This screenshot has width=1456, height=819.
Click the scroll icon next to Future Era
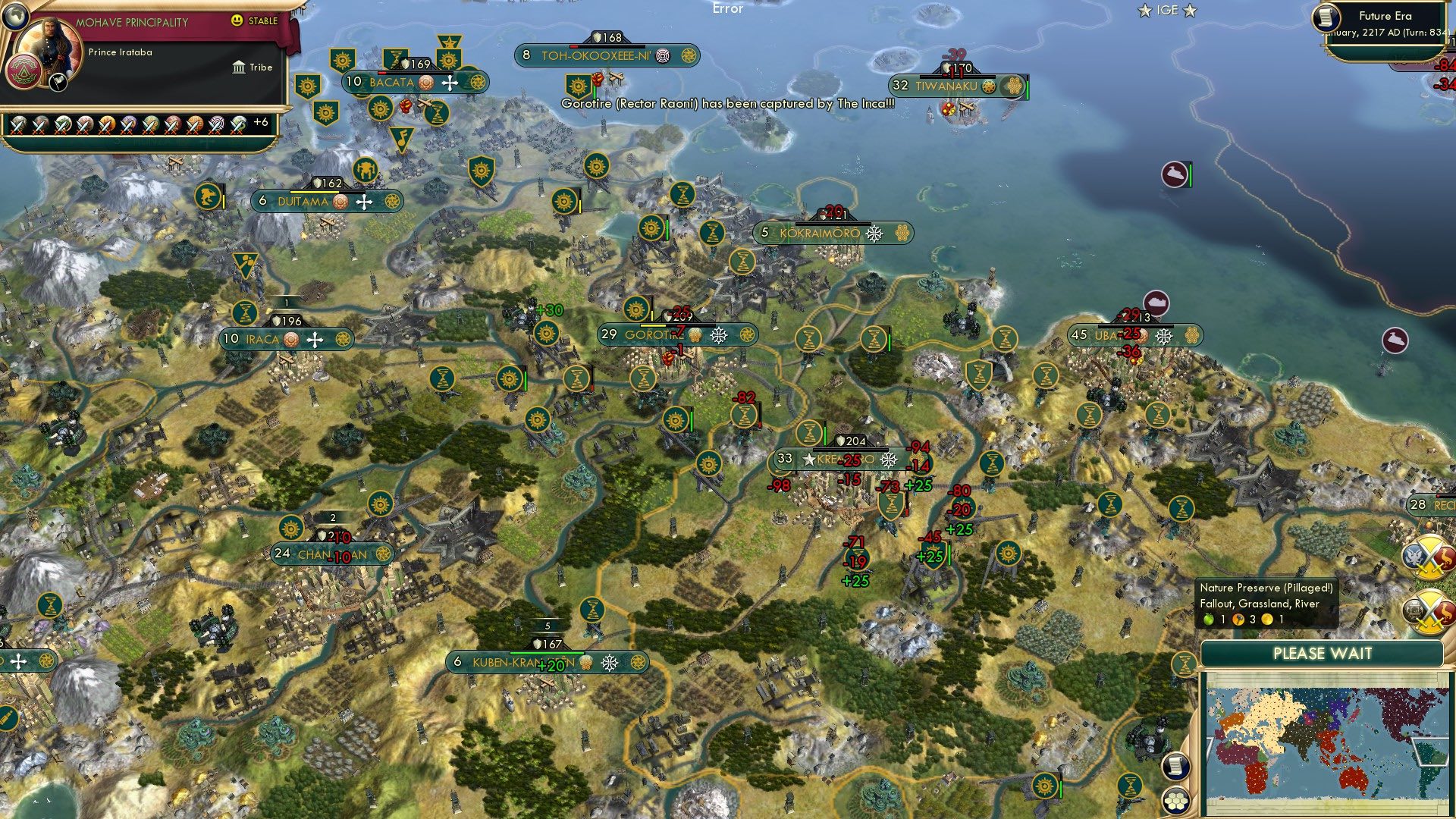(x=1327, y=18)
